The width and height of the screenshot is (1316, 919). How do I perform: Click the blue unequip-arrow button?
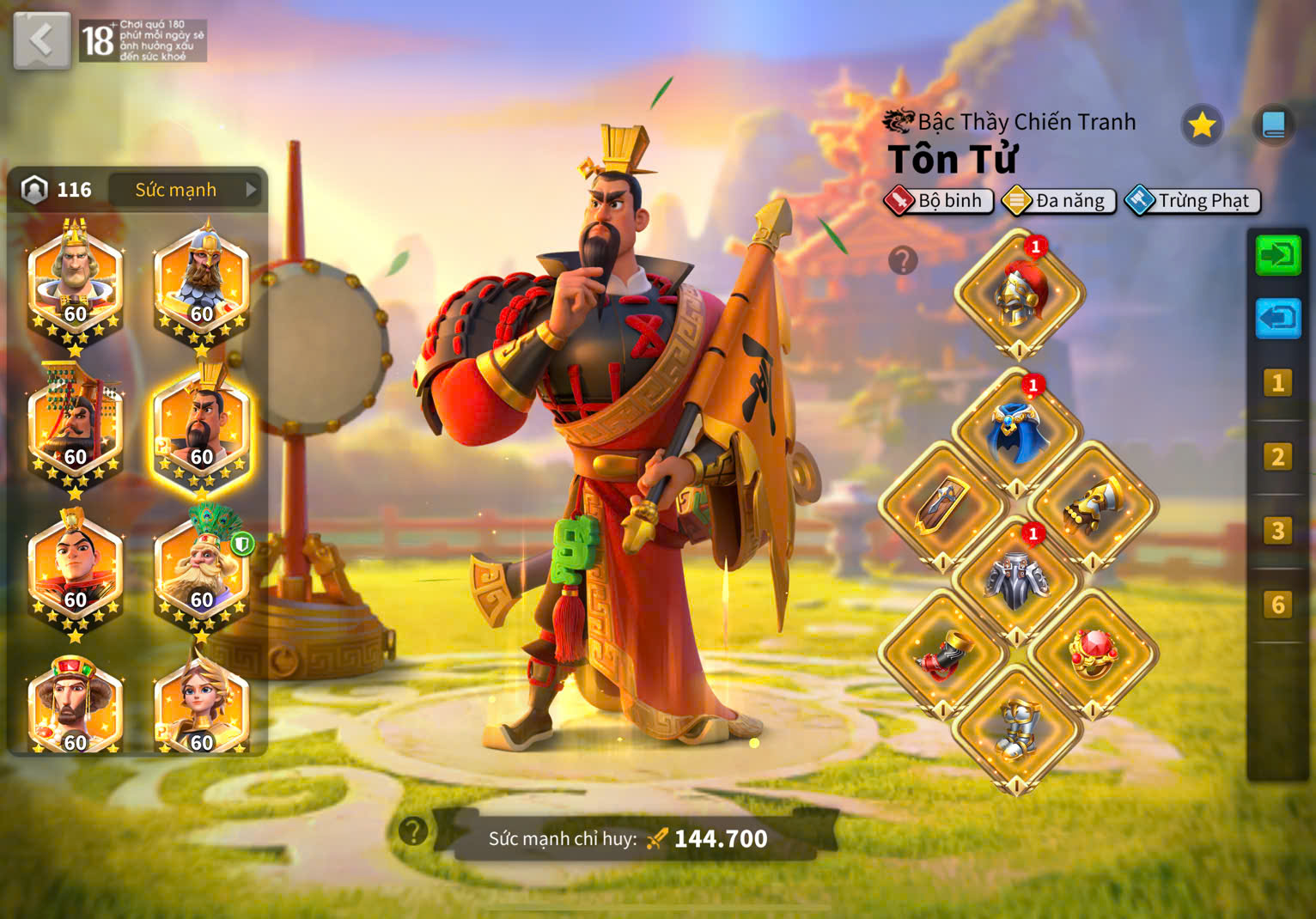click(x=1278, y=319)
